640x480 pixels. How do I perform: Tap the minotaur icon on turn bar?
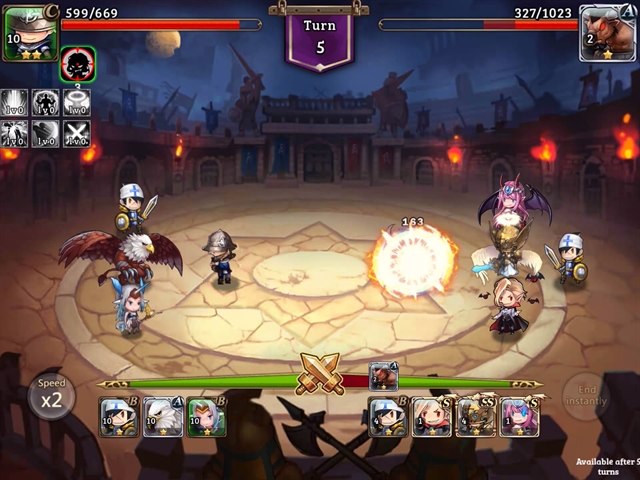point(384,376)
